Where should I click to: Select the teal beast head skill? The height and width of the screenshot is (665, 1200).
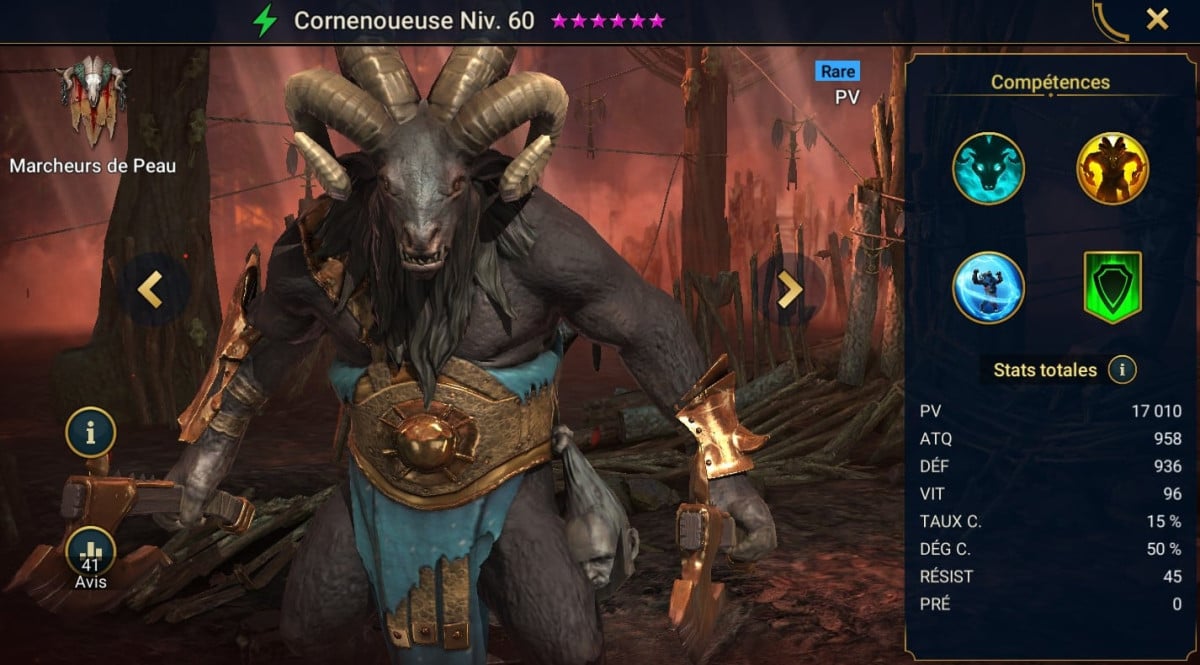click(x=988, y=168)
